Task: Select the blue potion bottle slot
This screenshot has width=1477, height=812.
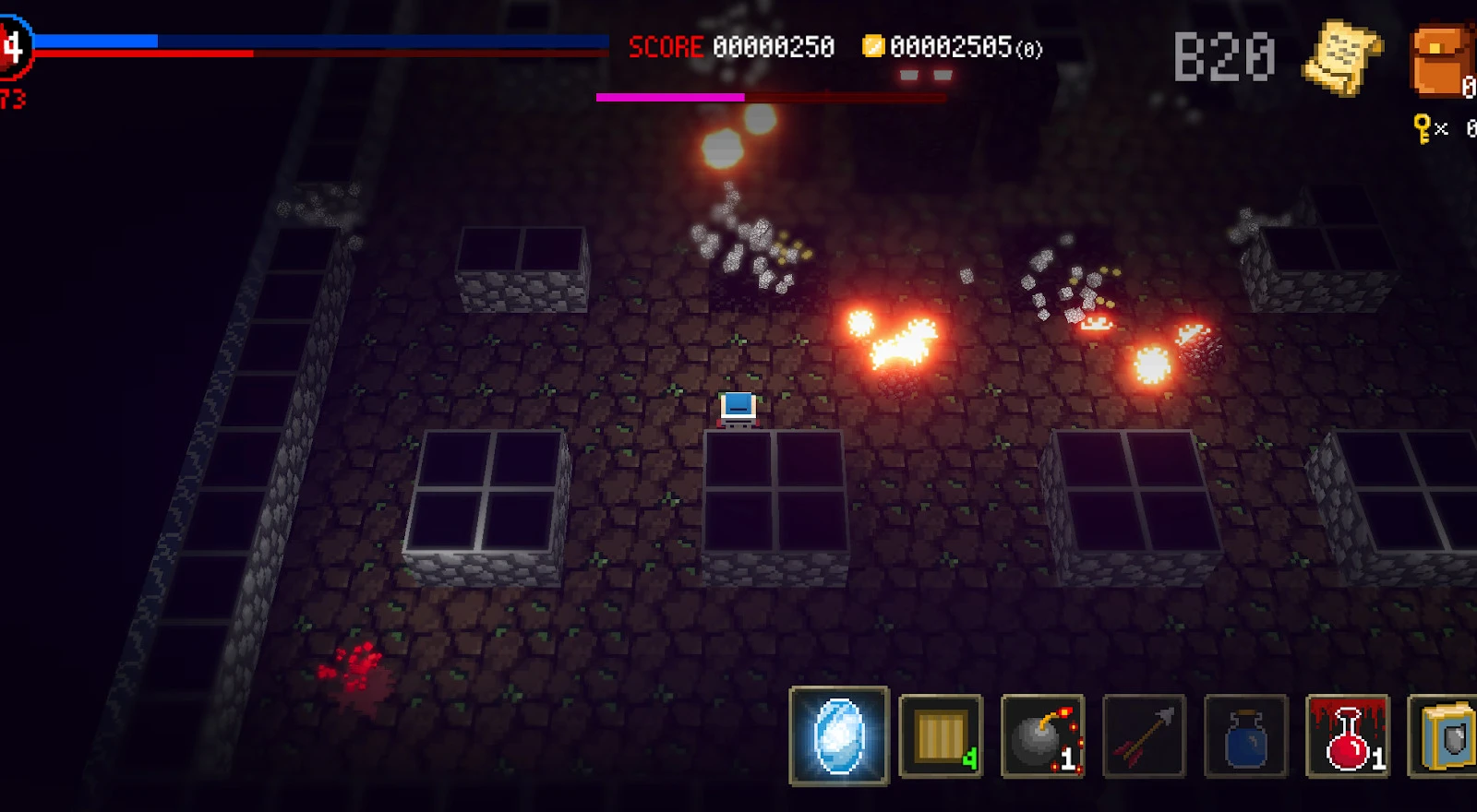Action: pyautogui.click(x=1245, y=736)
